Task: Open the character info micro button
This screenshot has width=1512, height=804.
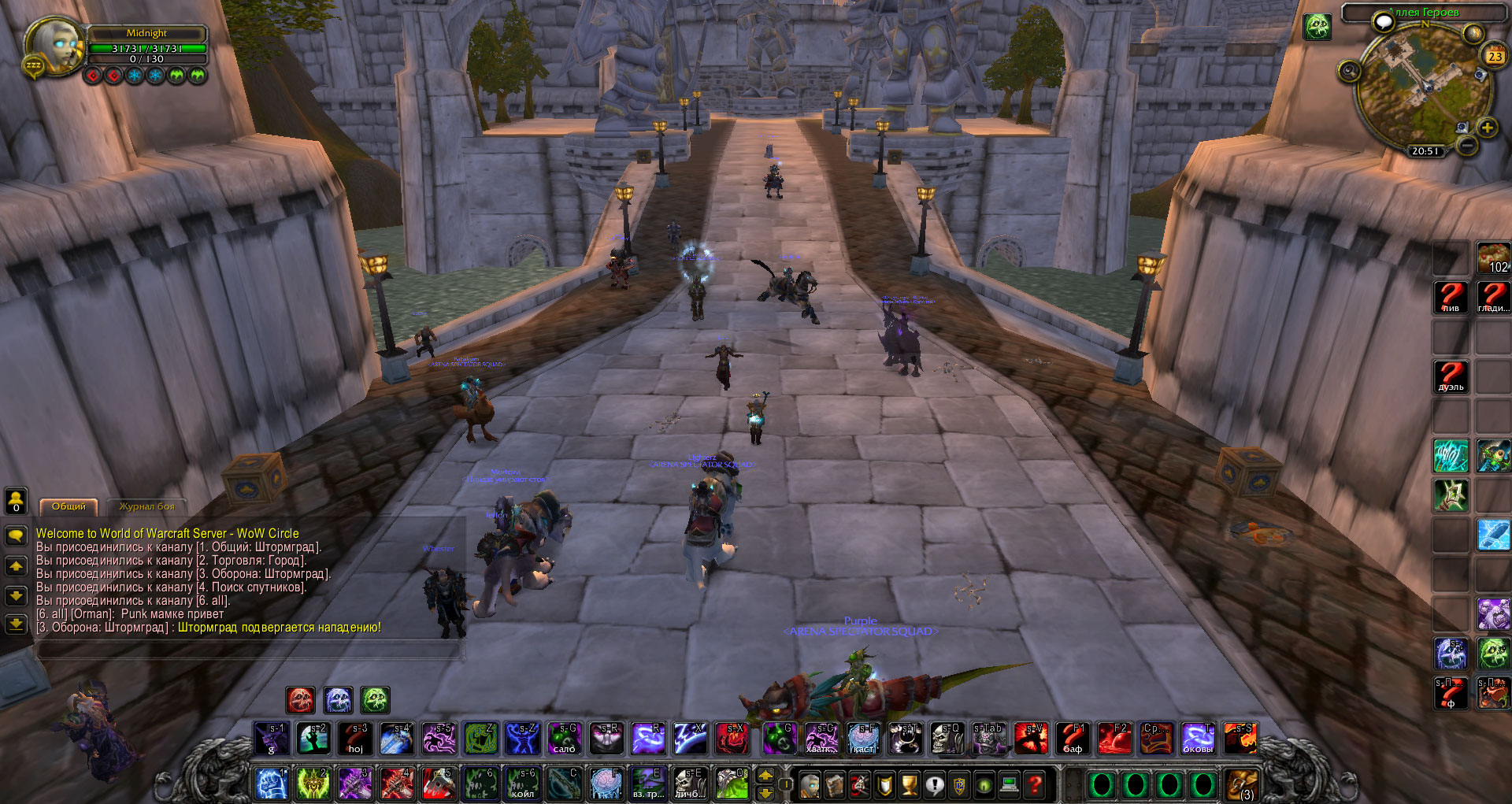Action: click(x=810, y=784)
